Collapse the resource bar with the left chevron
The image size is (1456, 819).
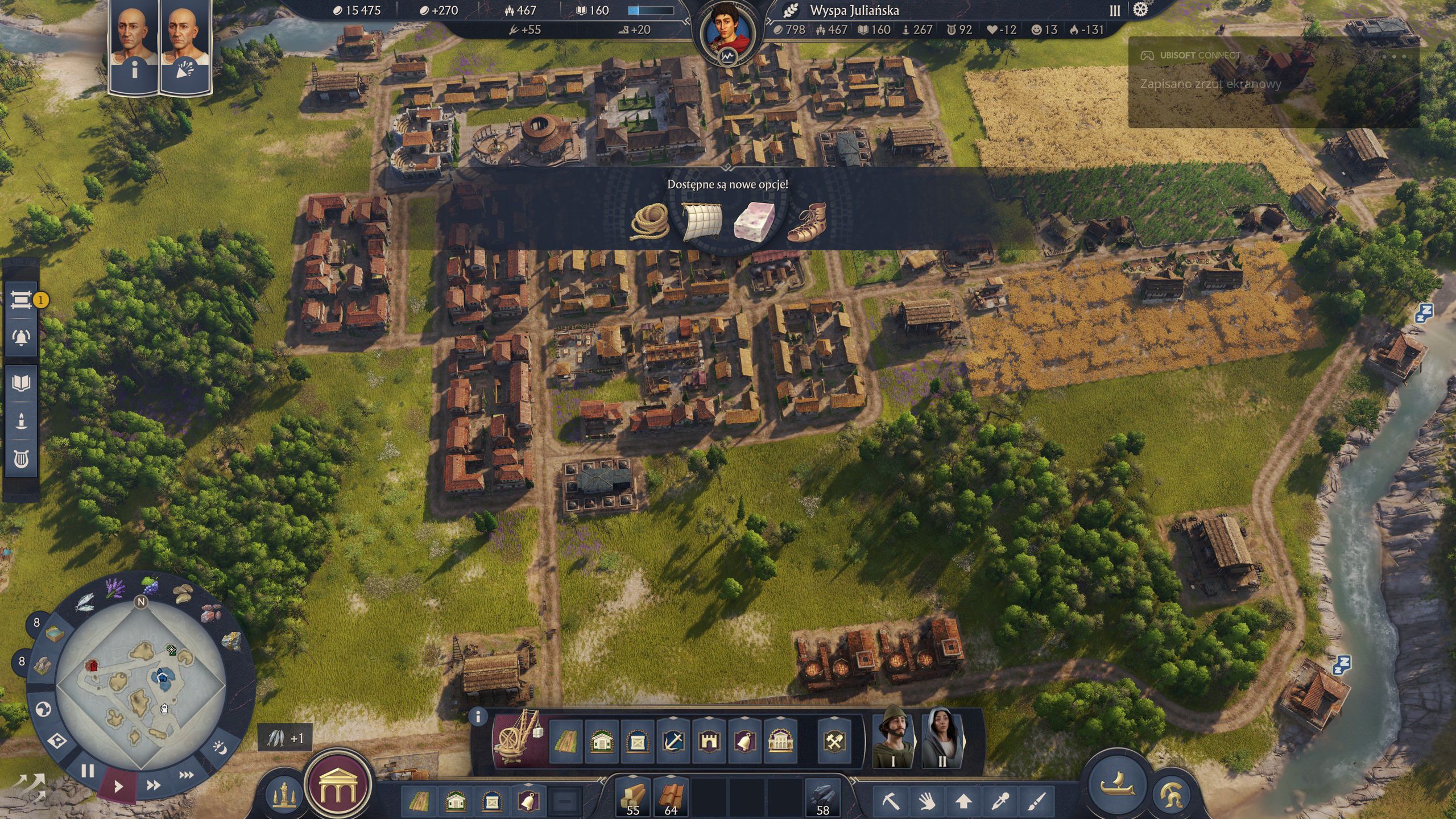pyautogui.click(x=602, y=781)
